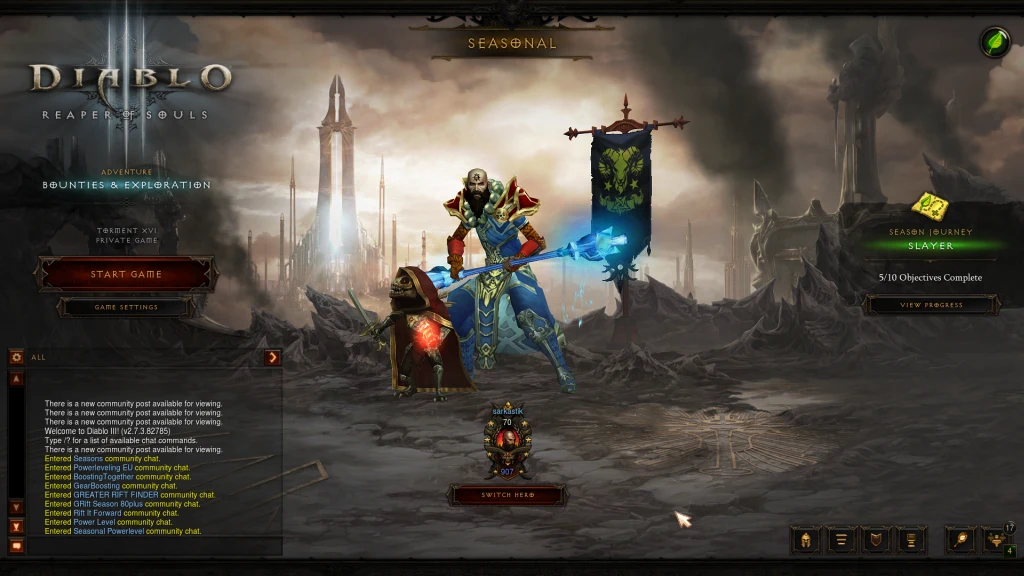View Progress of the Season Journey

(x=931, y=305)
